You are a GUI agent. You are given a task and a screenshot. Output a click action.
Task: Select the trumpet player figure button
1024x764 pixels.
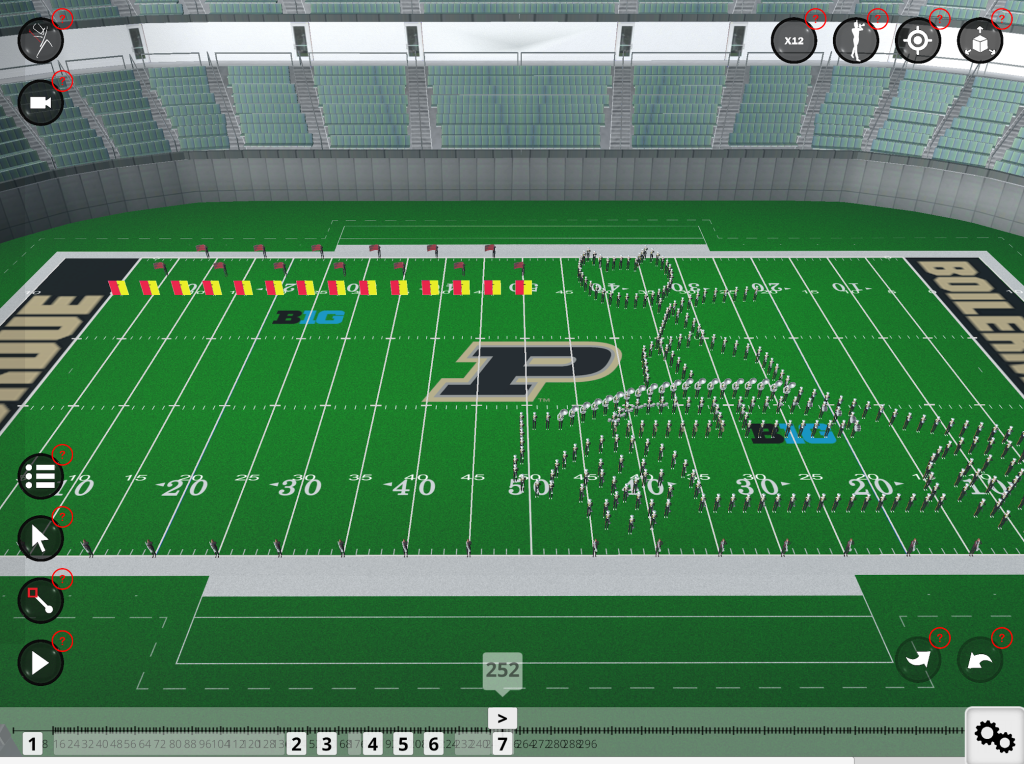point(856,41)
